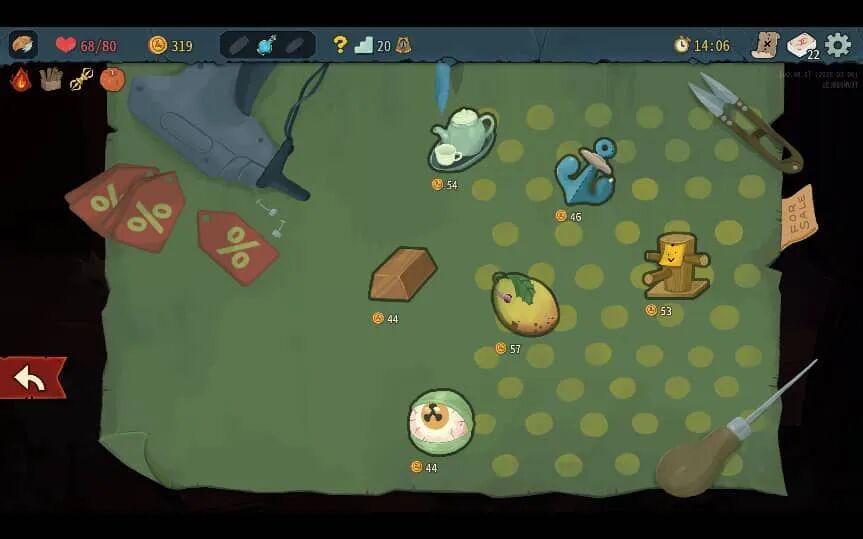The width and height of the screenshot is (863, 539).
Task: Leave the shop with the back arrow
Action: [x=32, y=378]
